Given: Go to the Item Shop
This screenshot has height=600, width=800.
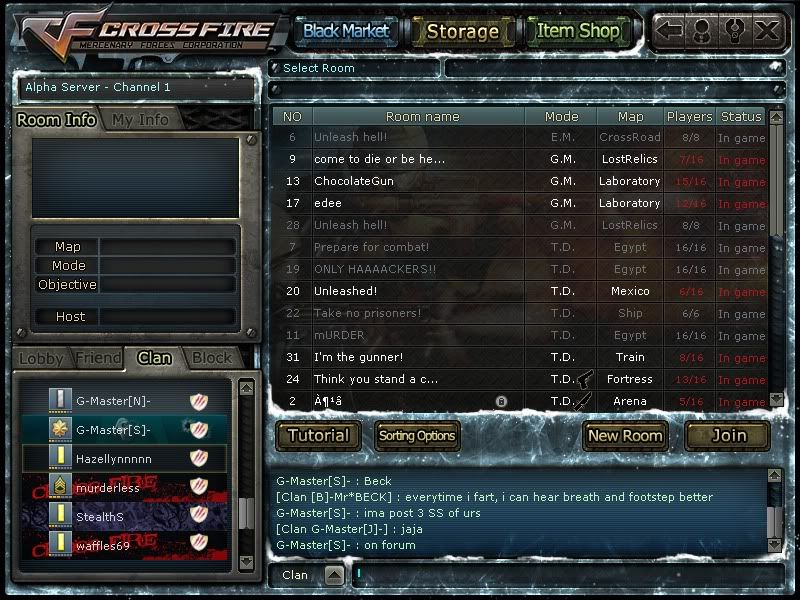Looking at the screenshot, I should click(578, 31).
